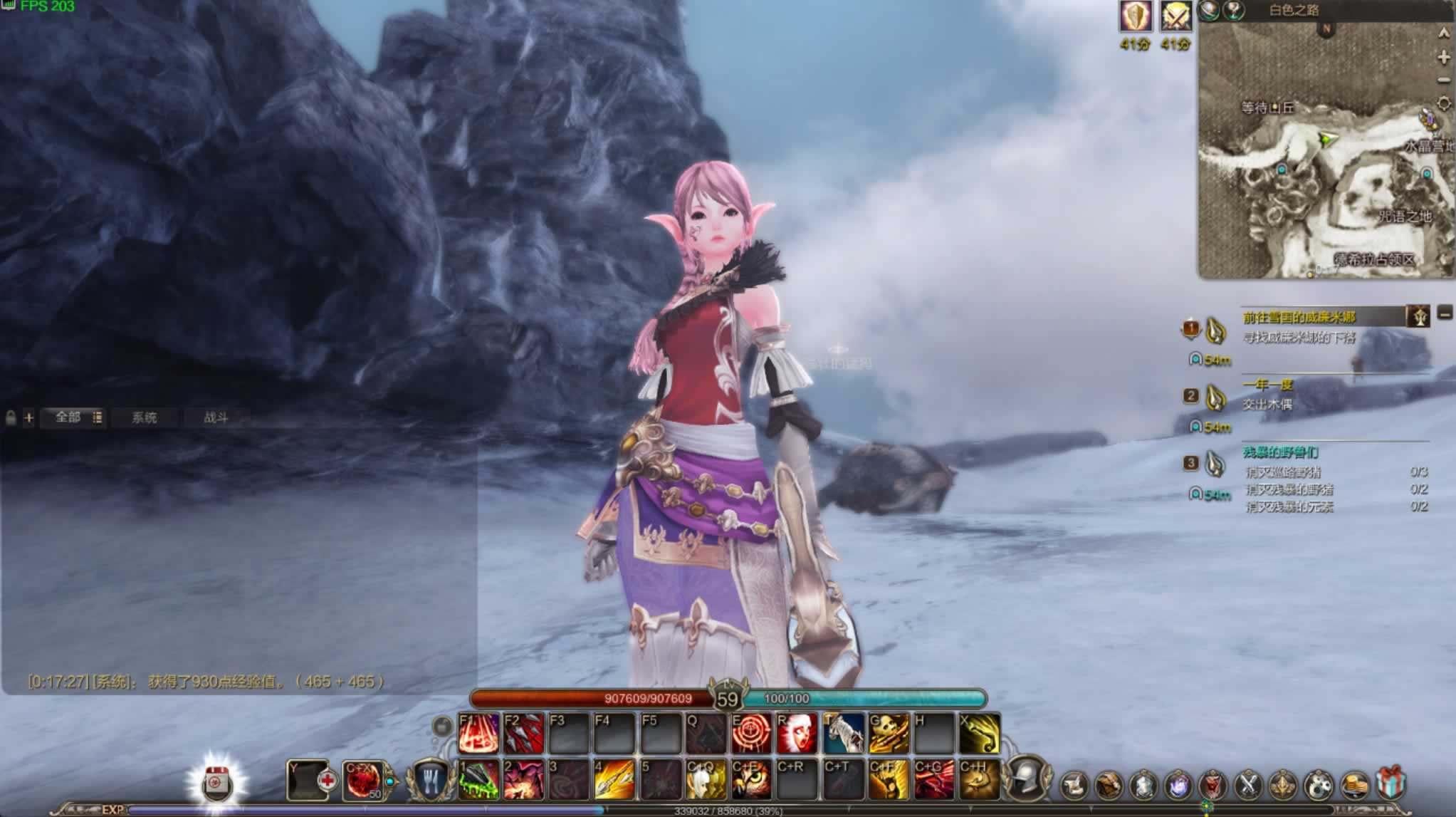
Task: Open the 残暴的野兽们 quest in tracker
Action: [x=1280, y=452]
